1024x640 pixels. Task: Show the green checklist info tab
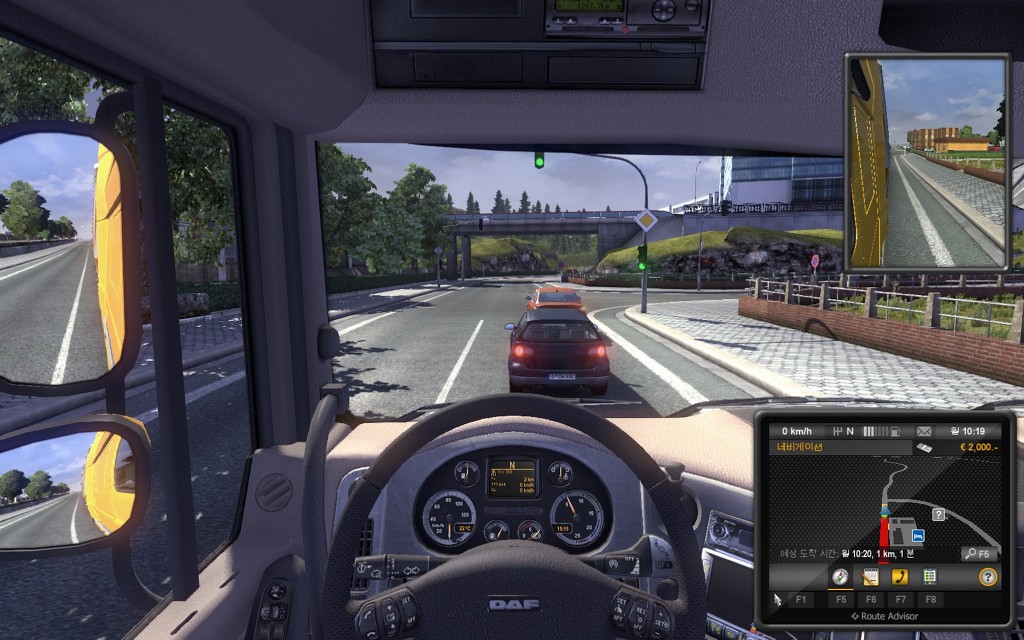[x=930, y=577]
